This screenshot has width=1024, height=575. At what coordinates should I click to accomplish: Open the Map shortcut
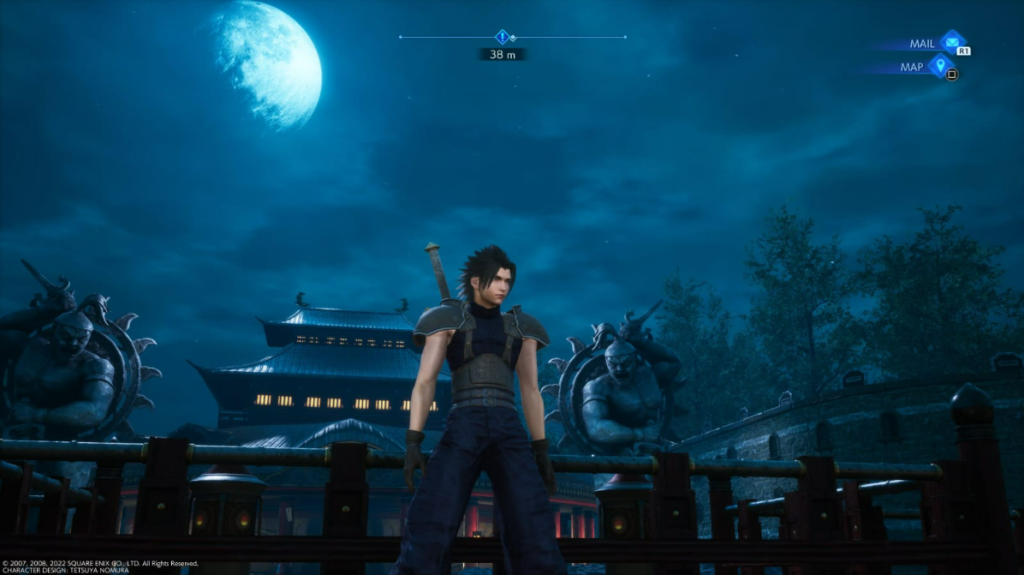pyautogui.click(x=939, y=67)
